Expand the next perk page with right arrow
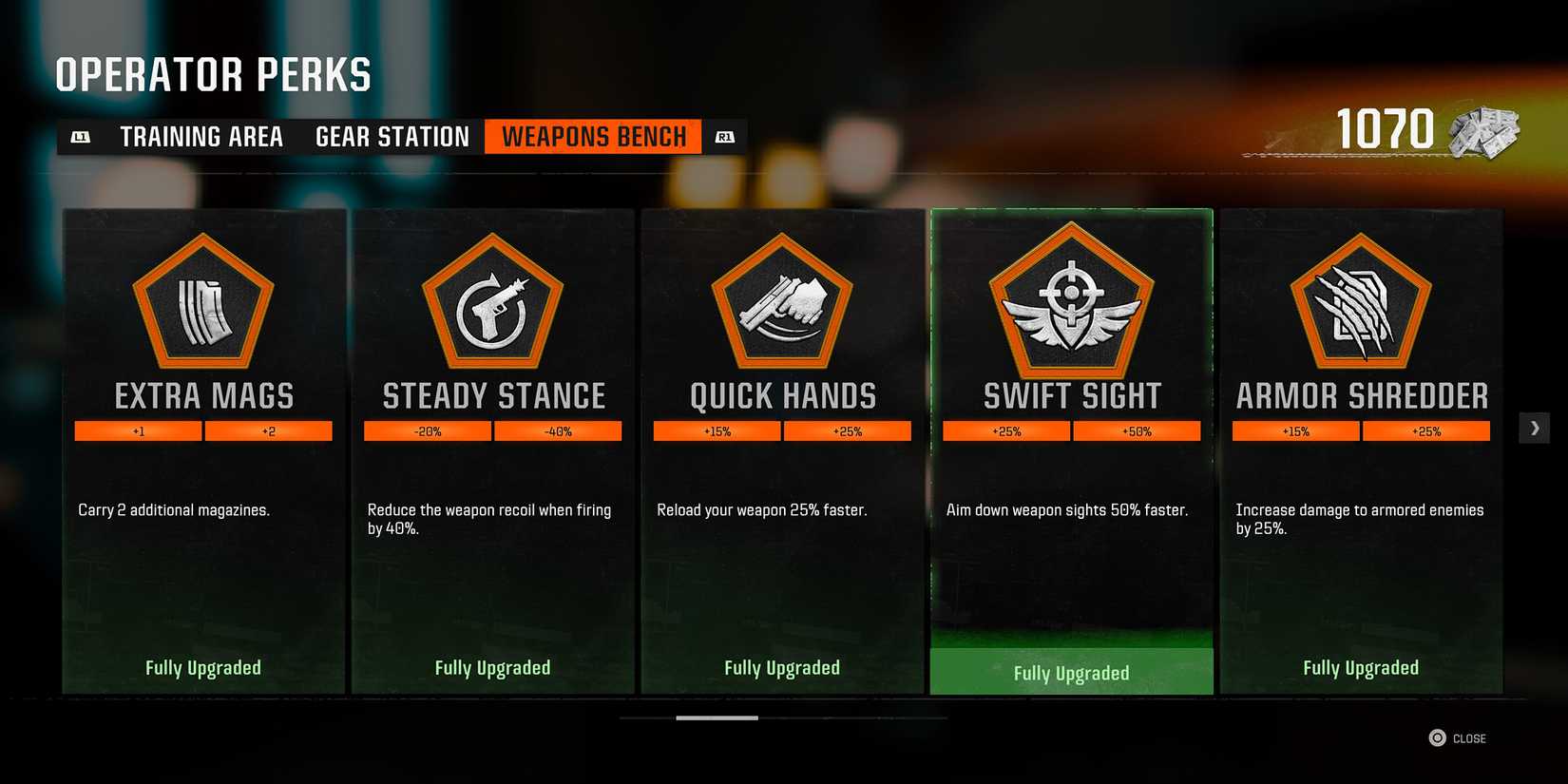Screen dimensions: 1568x784 [1534, 428]
